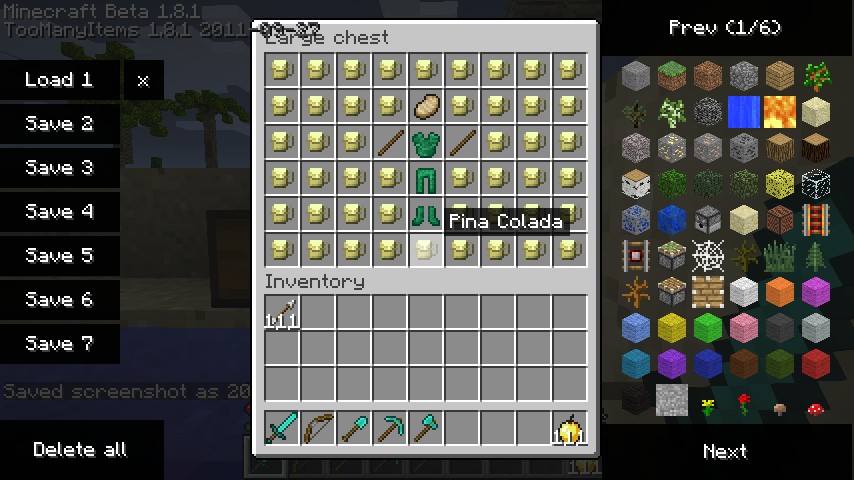Choose the Save 7 button
This screenshot has height=480, width=854.
59,344
